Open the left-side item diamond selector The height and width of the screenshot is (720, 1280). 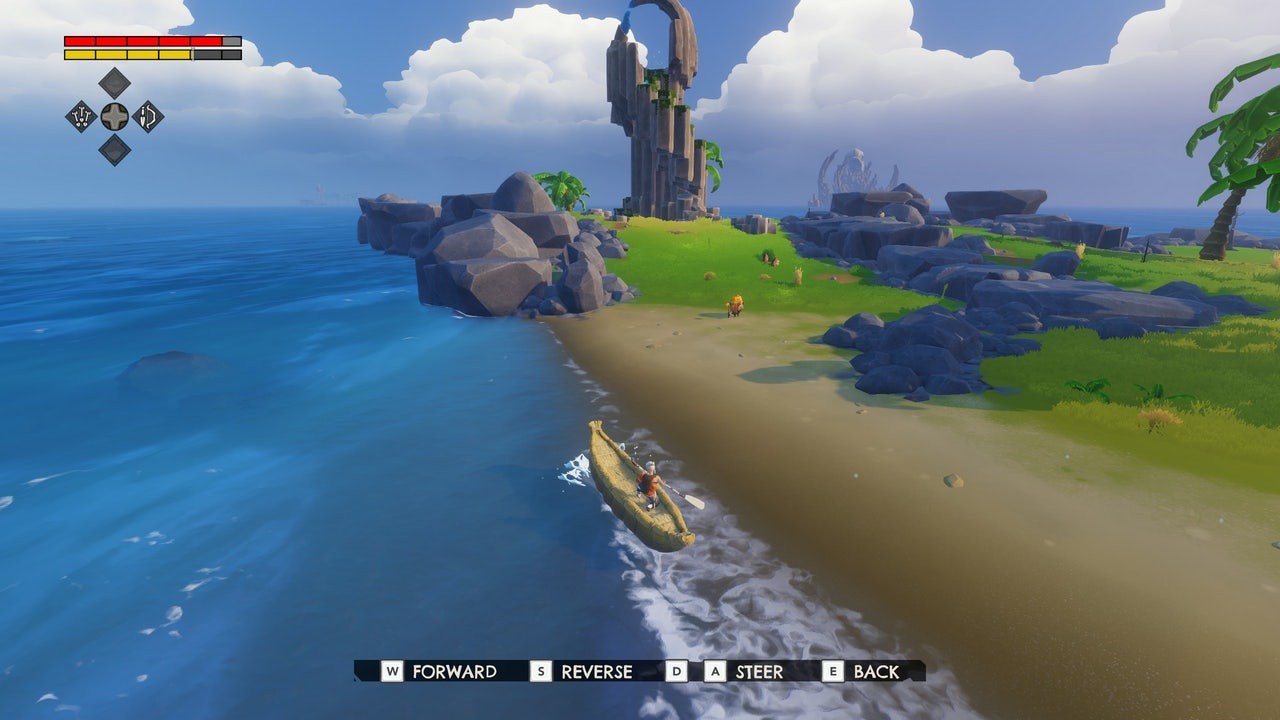point(81,117)
